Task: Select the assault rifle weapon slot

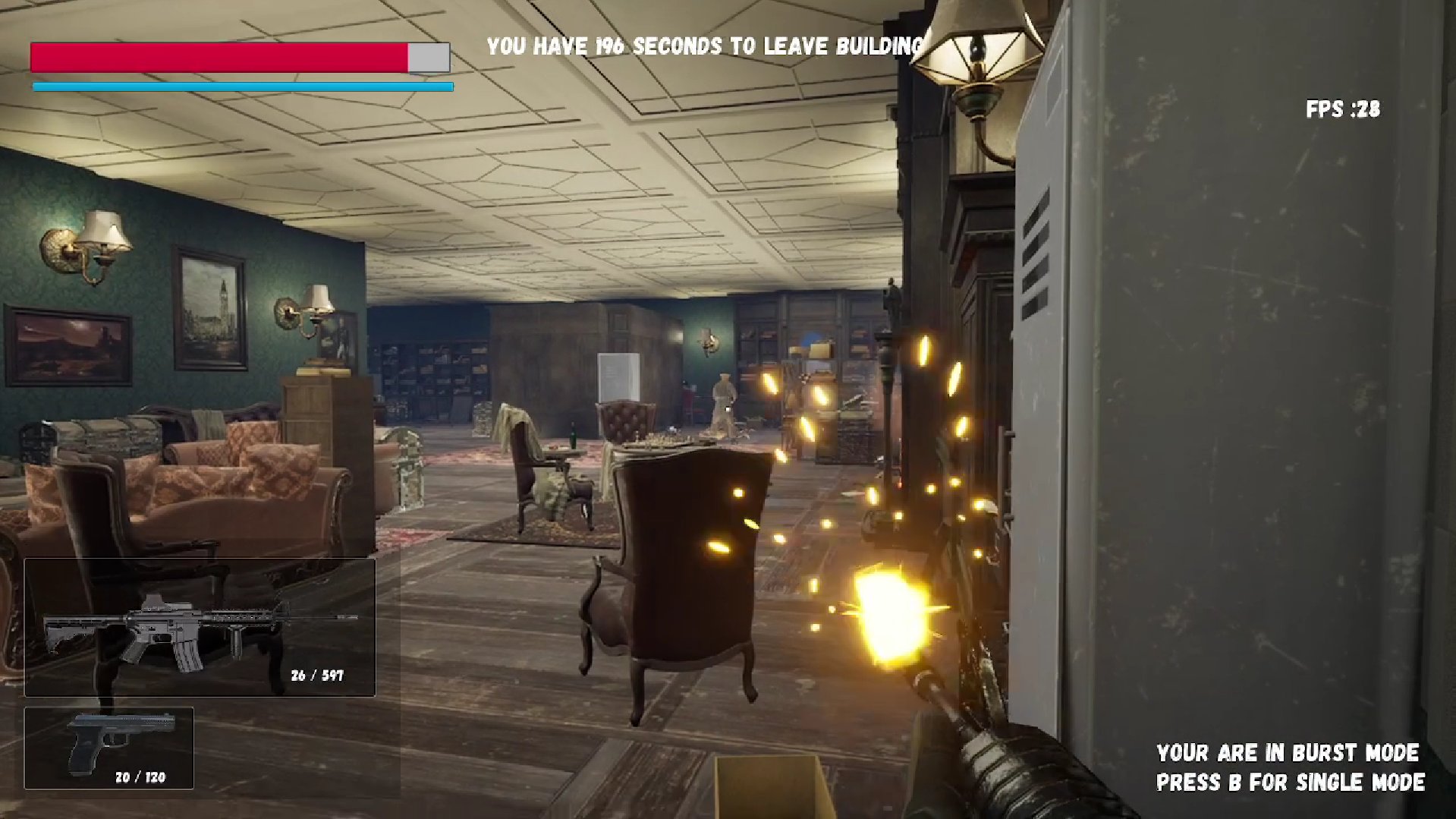Action: [200, 627]
